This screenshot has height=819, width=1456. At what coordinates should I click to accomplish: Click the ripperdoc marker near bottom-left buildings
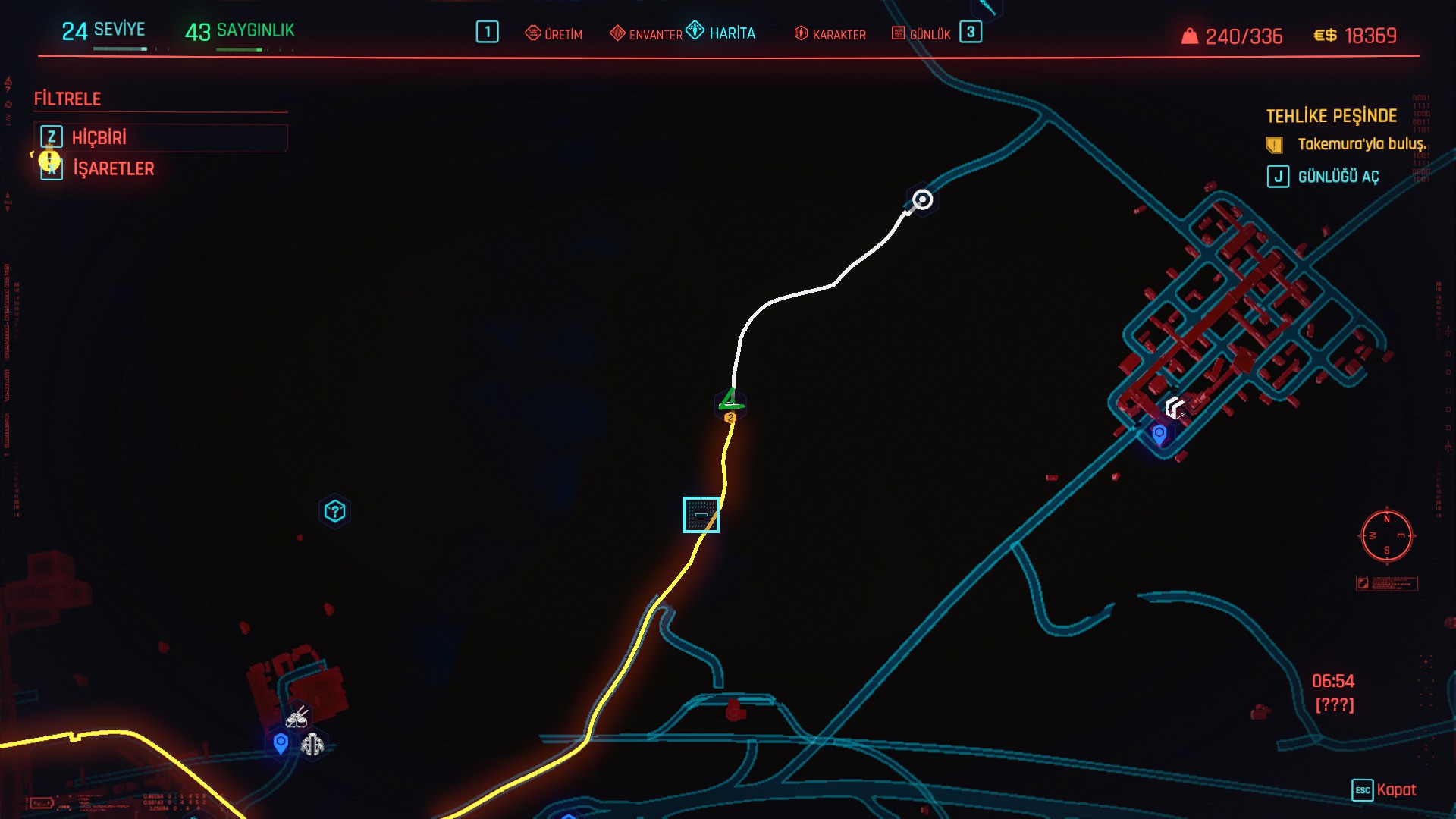tap(312, 745)
